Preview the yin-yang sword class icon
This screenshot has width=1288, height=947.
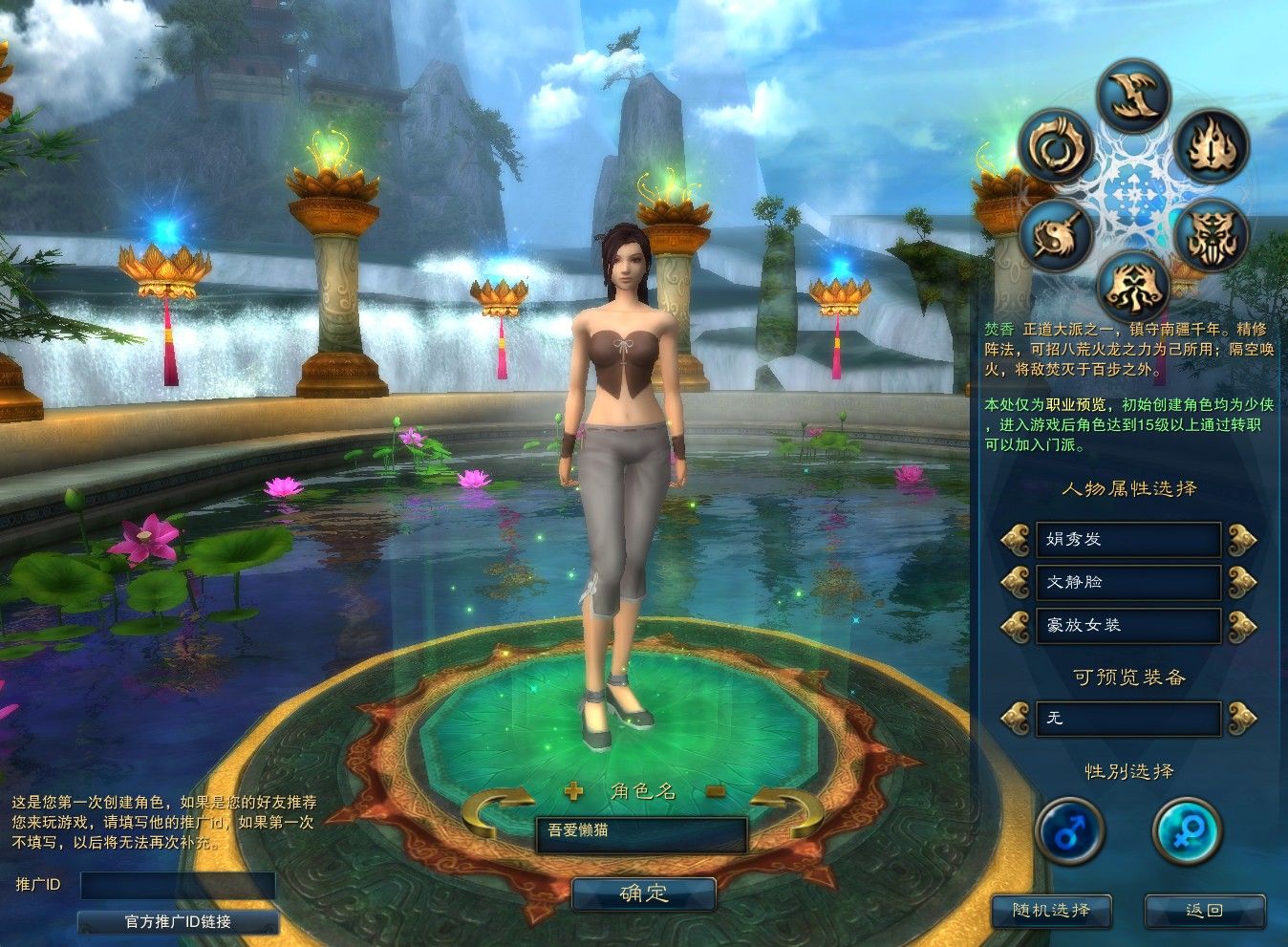click(1056, 235)
